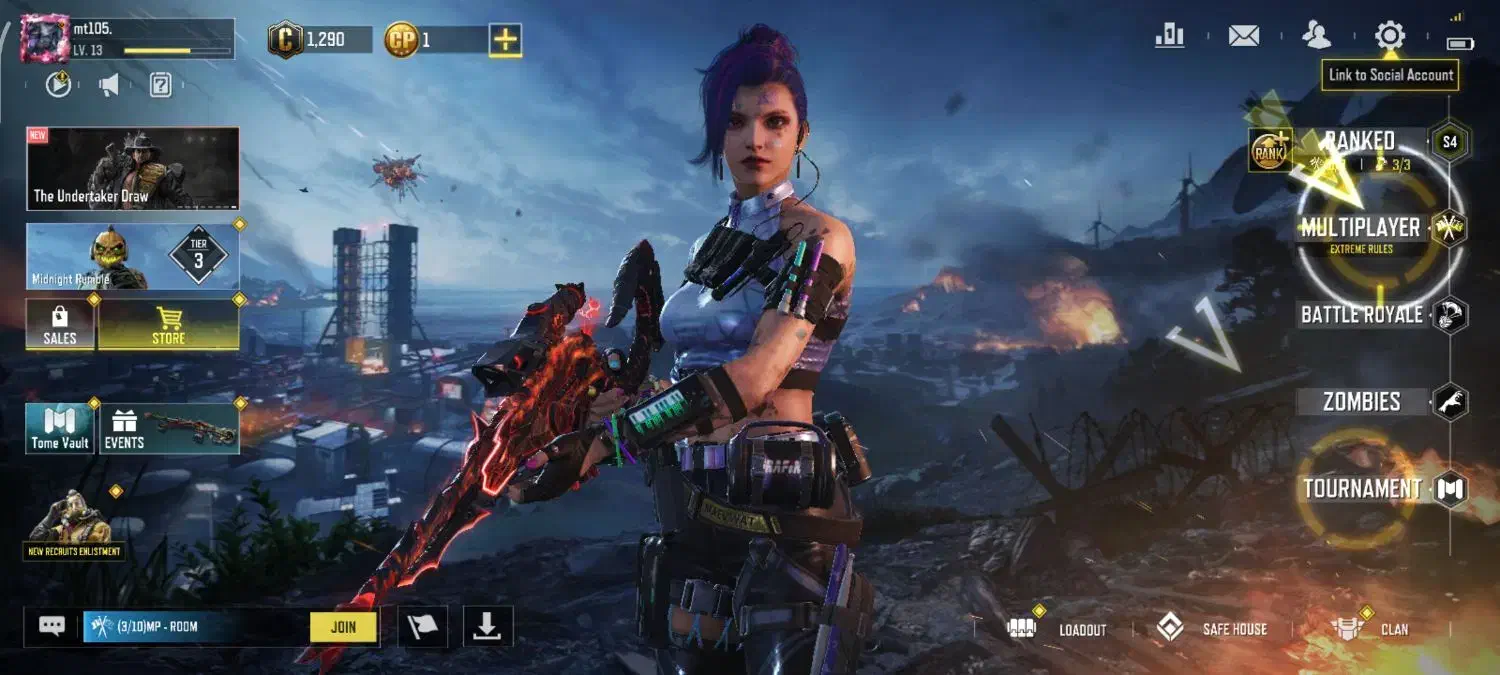The image size is (1500, 675).
Task: View The Undertaker Draw banner
Action: [132, 168]
